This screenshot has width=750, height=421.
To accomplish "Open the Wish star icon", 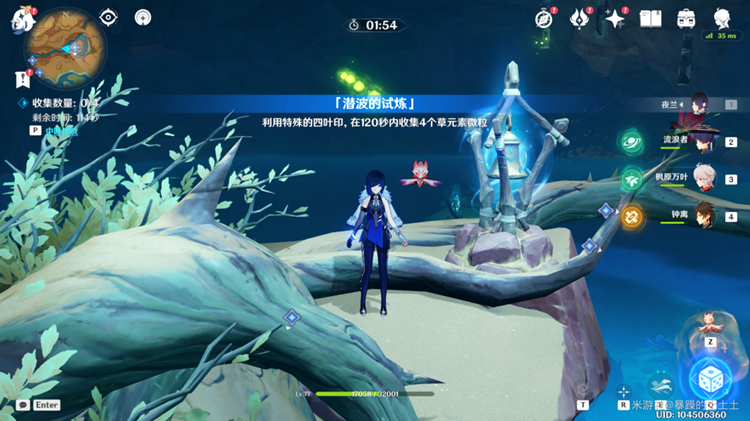I will (x=615, y=18).
